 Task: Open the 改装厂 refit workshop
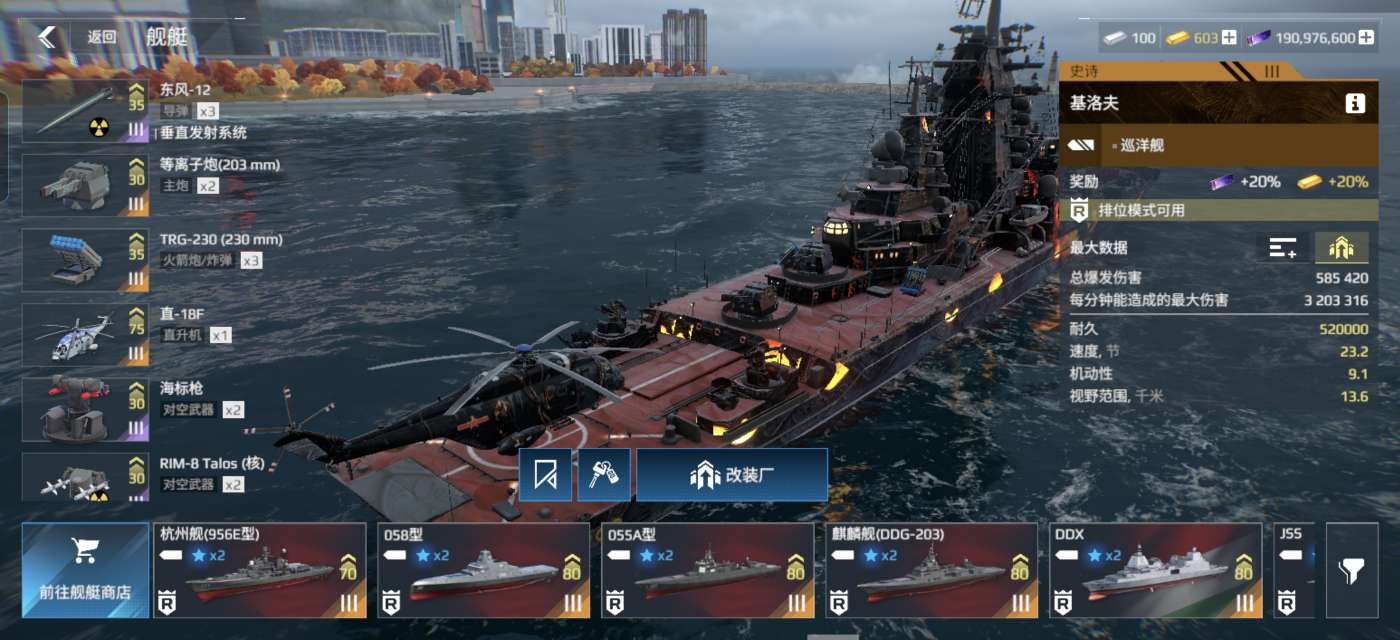click(732, 475)
